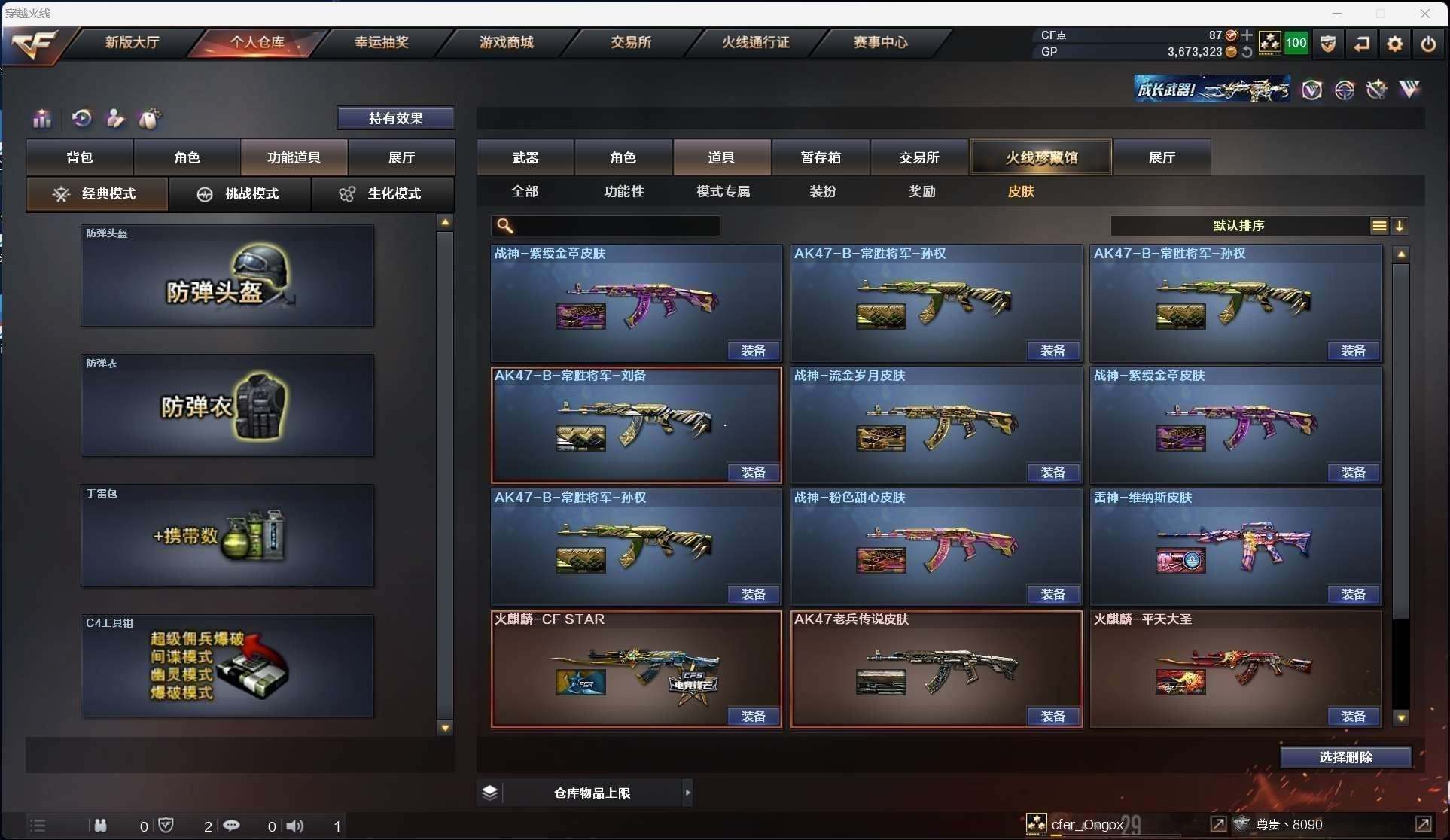
Task: Click the 持有效果 button
Action: [395, 118]
